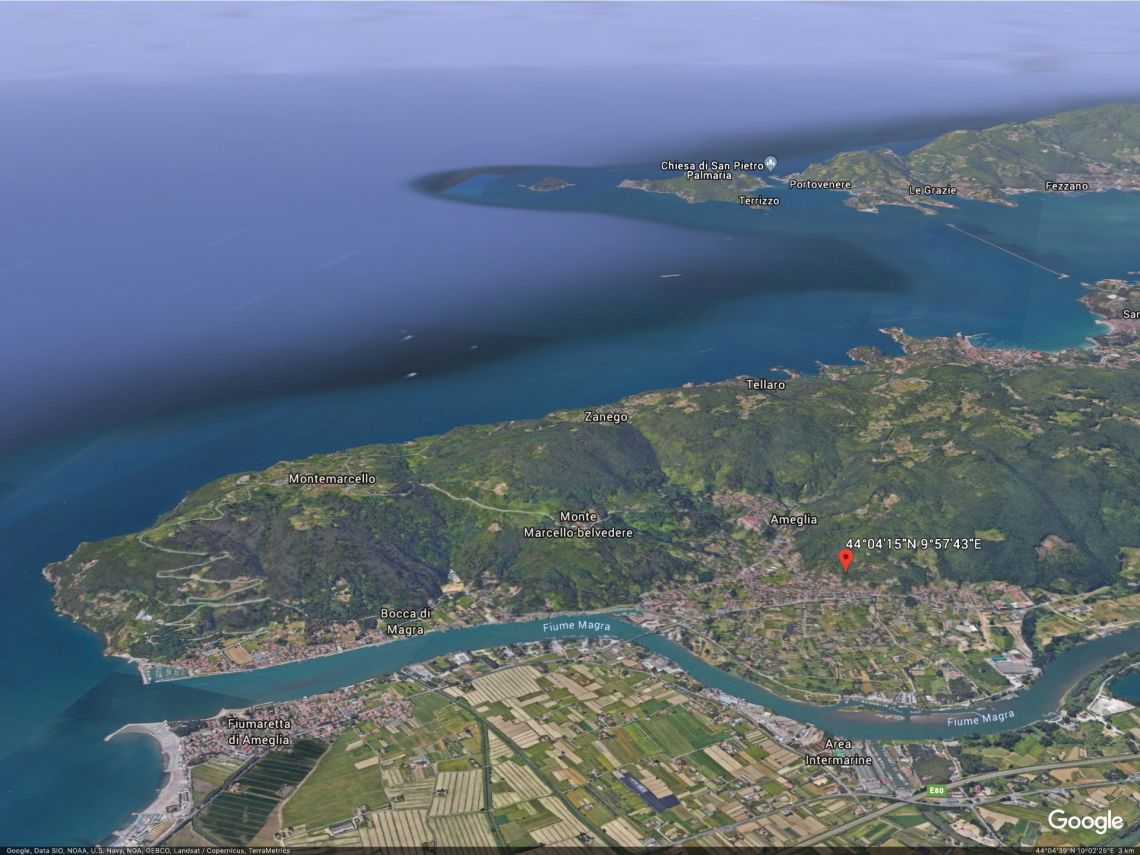Choose the Tellaro place label
Image resolution: width=1140 pixels, height=855 pixels.
tap(766, 385)
